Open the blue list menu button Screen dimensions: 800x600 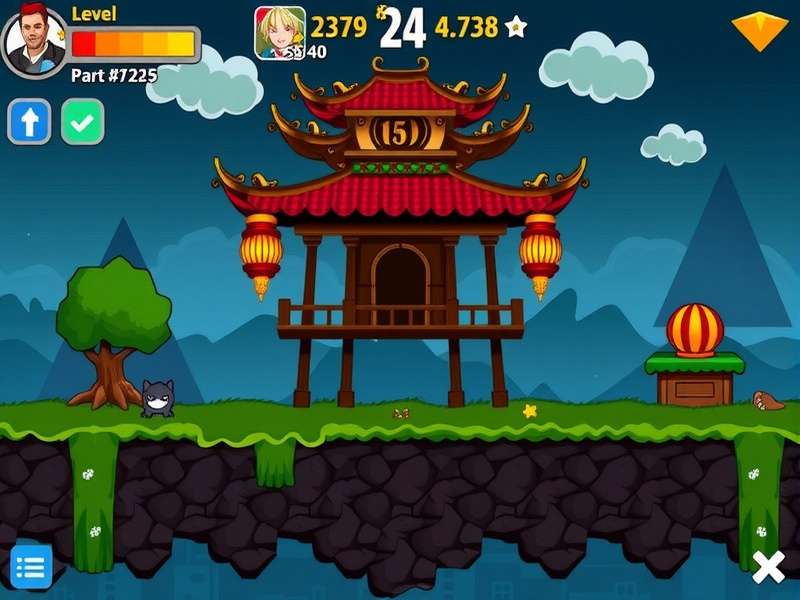tap(30, 566)
